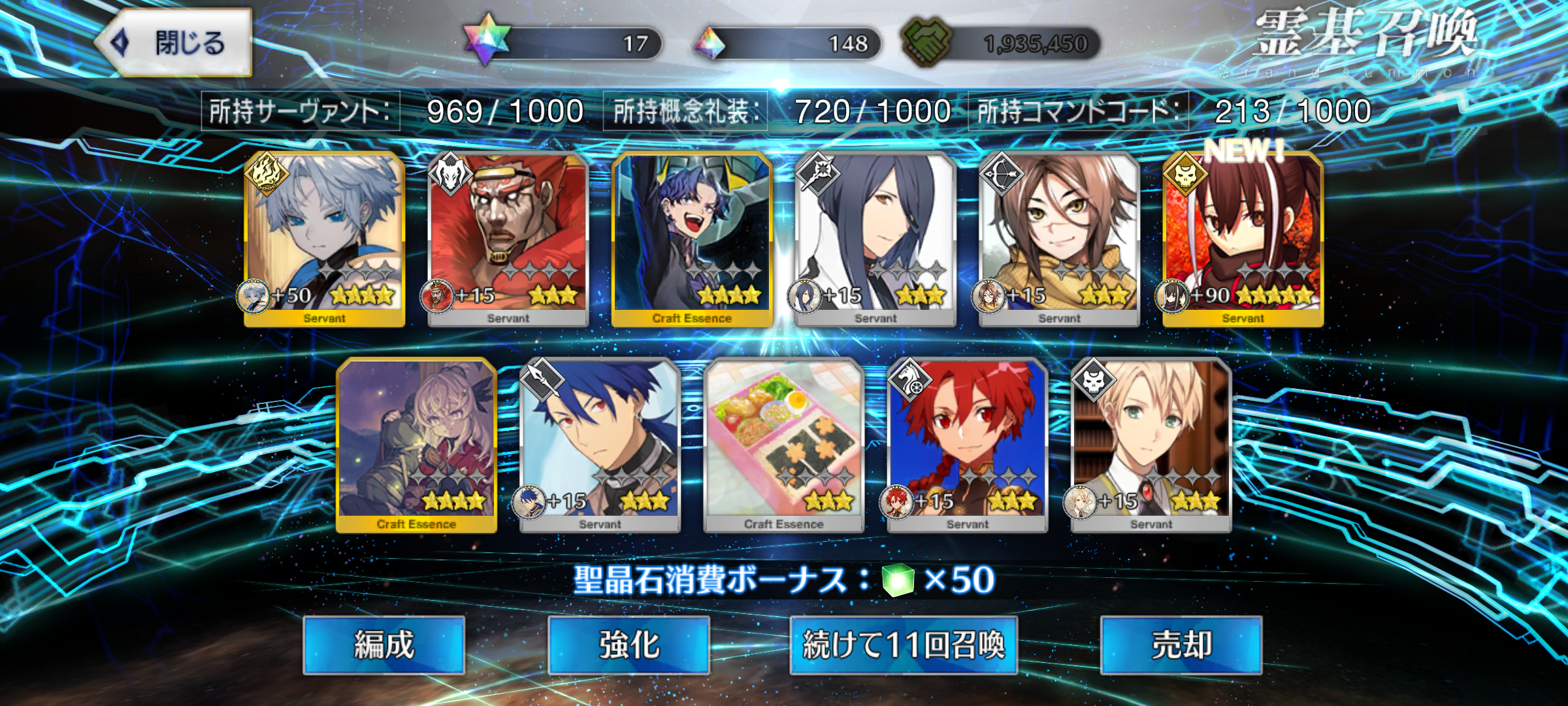
Task: Select the silver-haired four-star Servant card
Action: (325, 239)
